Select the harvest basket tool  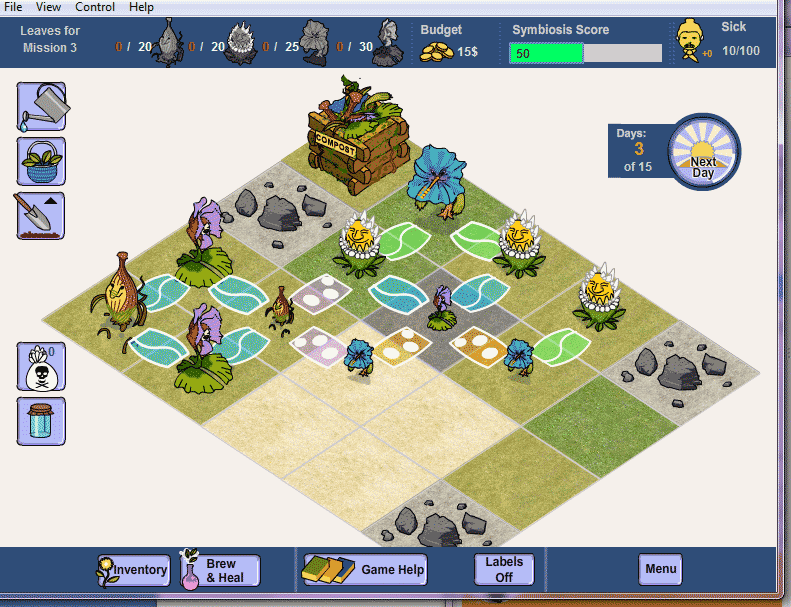[x=41, y=160]
